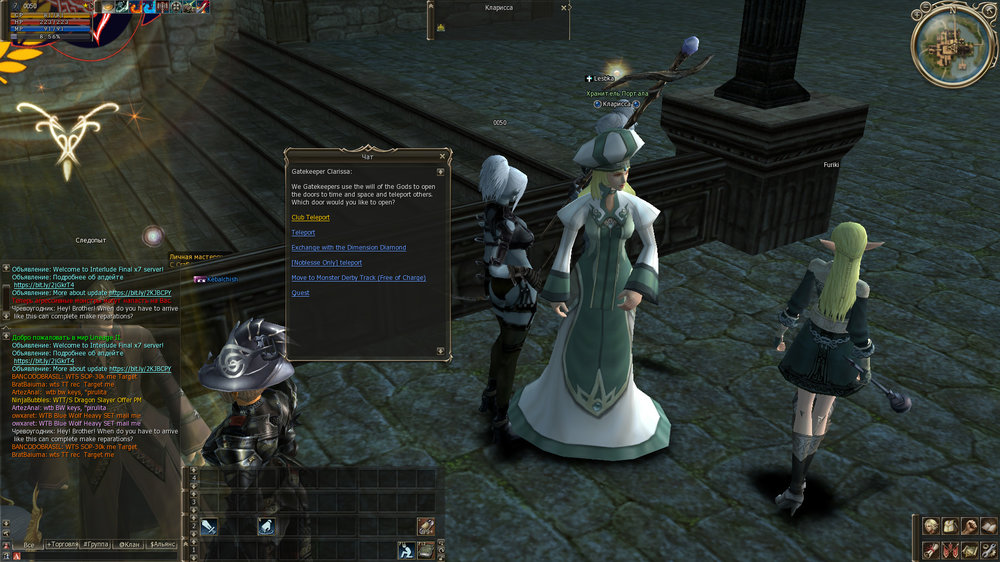Viewport: 1000px width, 562px height.
Task: Close the Gatekeeper Clarissa dialogue window
Action: click(442, 157)
